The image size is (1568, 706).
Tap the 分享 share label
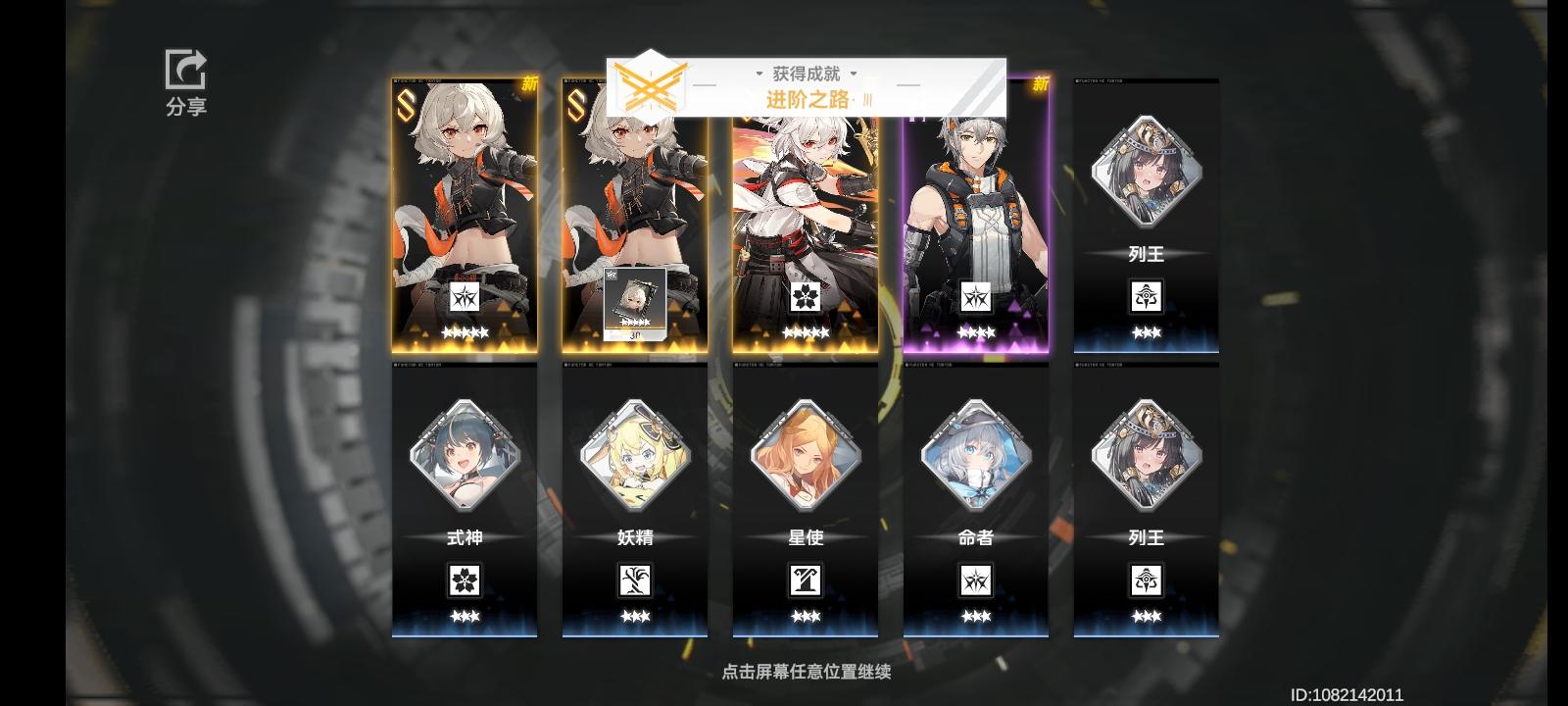coord(187,108)
